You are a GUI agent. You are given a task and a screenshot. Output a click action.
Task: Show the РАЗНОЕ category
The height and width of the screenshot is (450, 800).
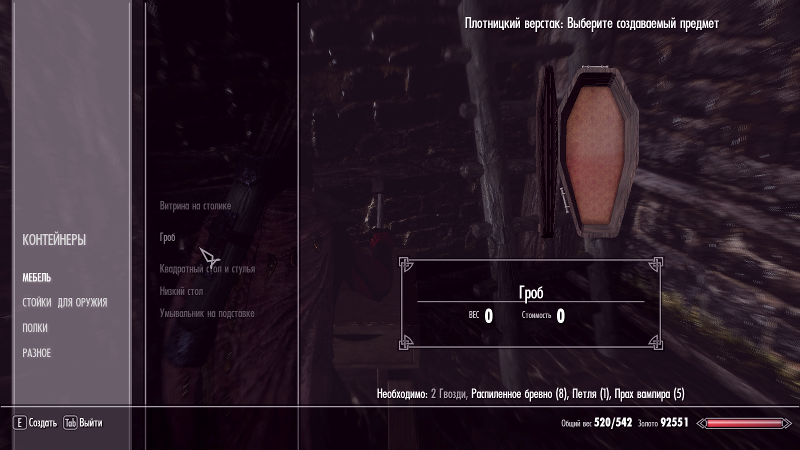(37, 353)
